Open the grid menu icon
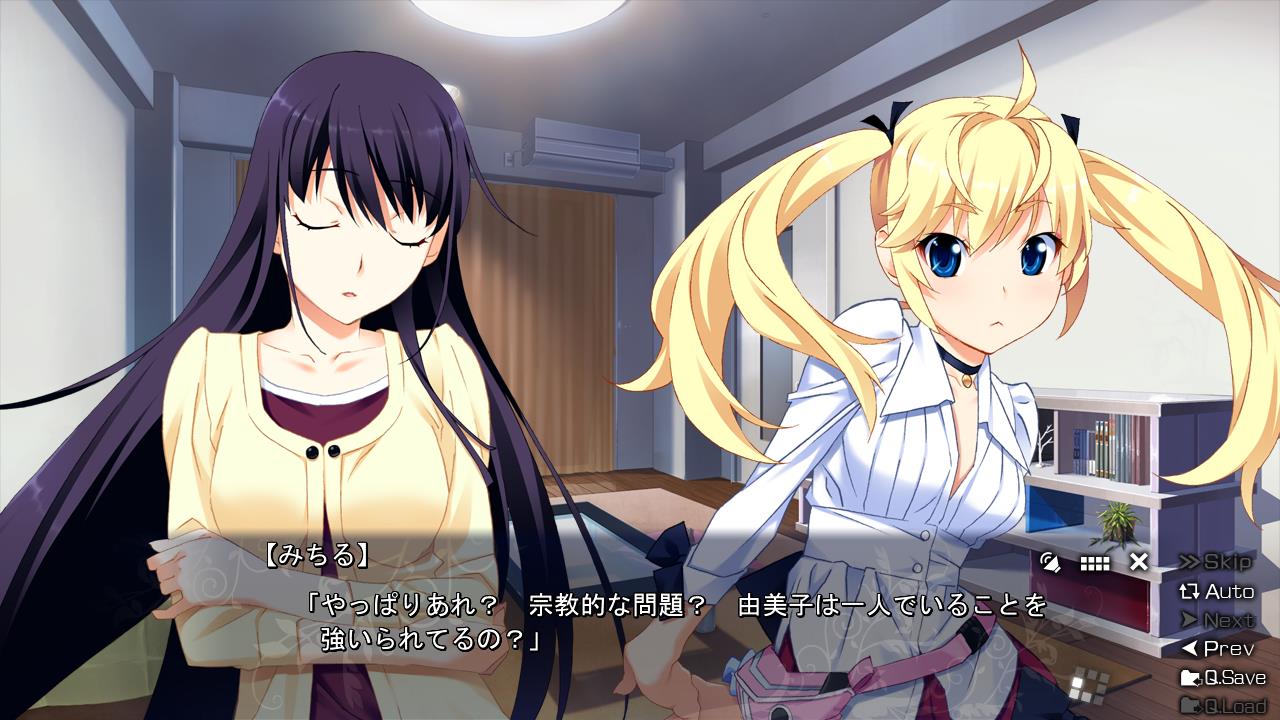This screenshot has height=720, width=1280. (x=1095, y=563)
